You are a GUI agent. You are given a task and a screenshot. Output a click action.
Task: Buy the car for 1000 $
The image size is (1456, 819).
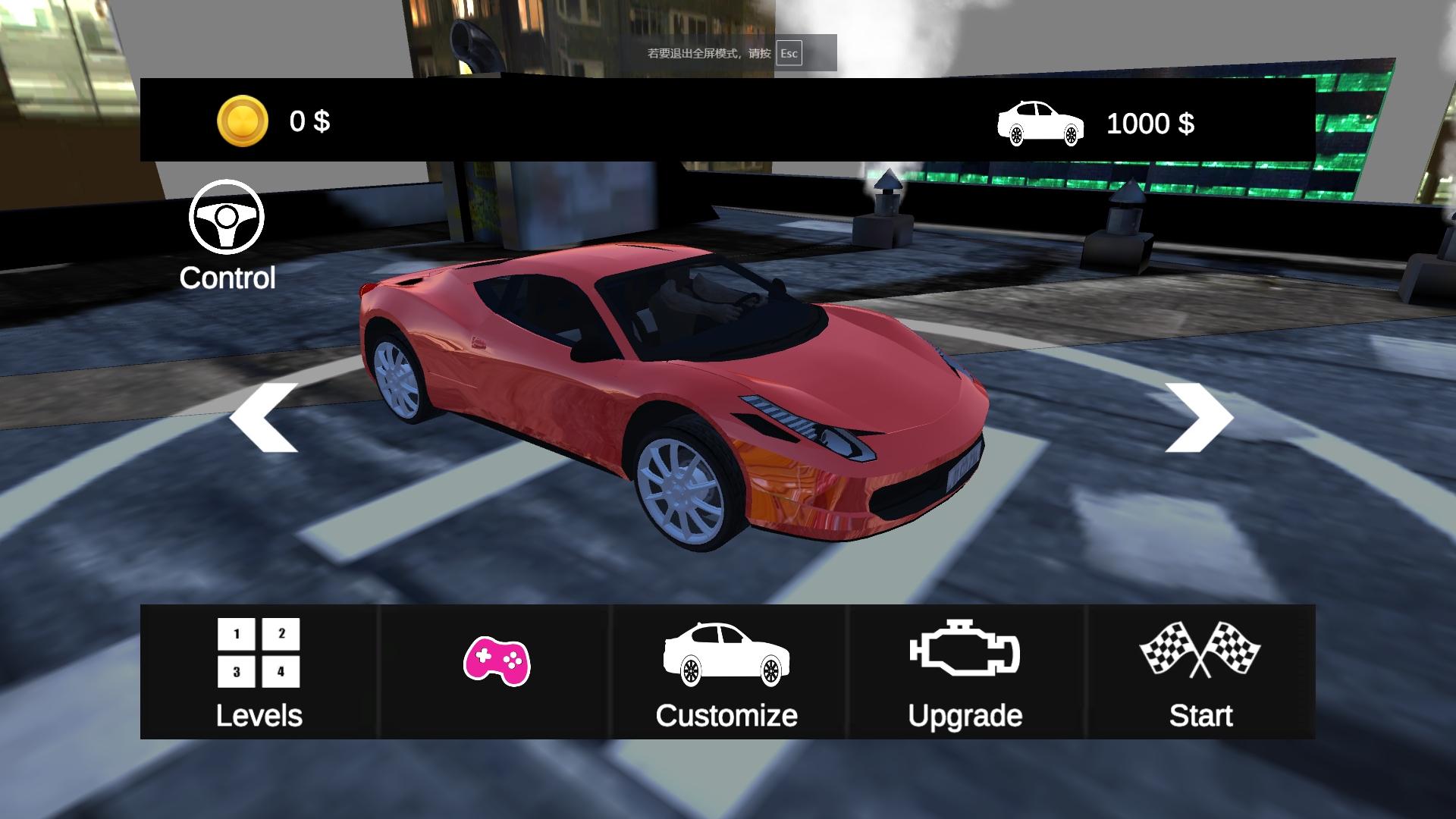(x=1096, y=123)
